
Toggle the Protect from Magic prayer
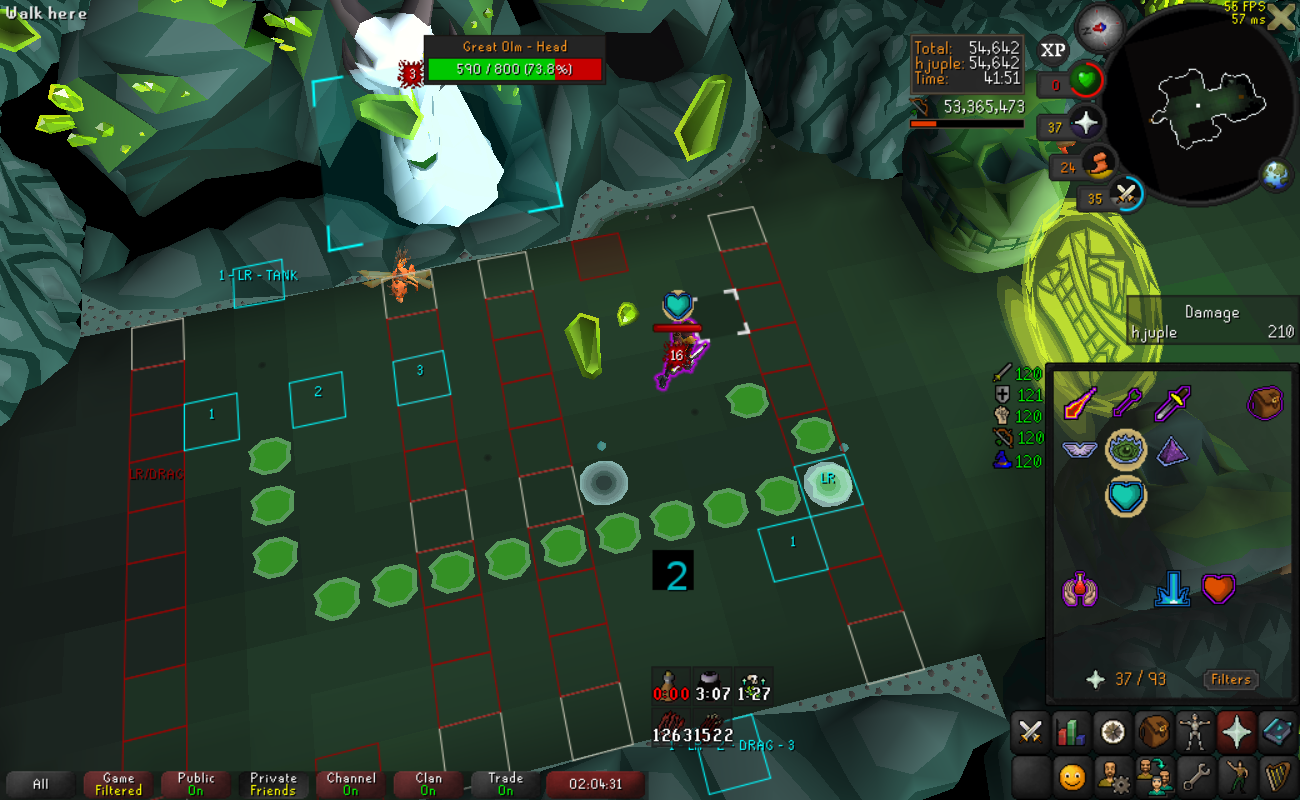[1079, 403]
